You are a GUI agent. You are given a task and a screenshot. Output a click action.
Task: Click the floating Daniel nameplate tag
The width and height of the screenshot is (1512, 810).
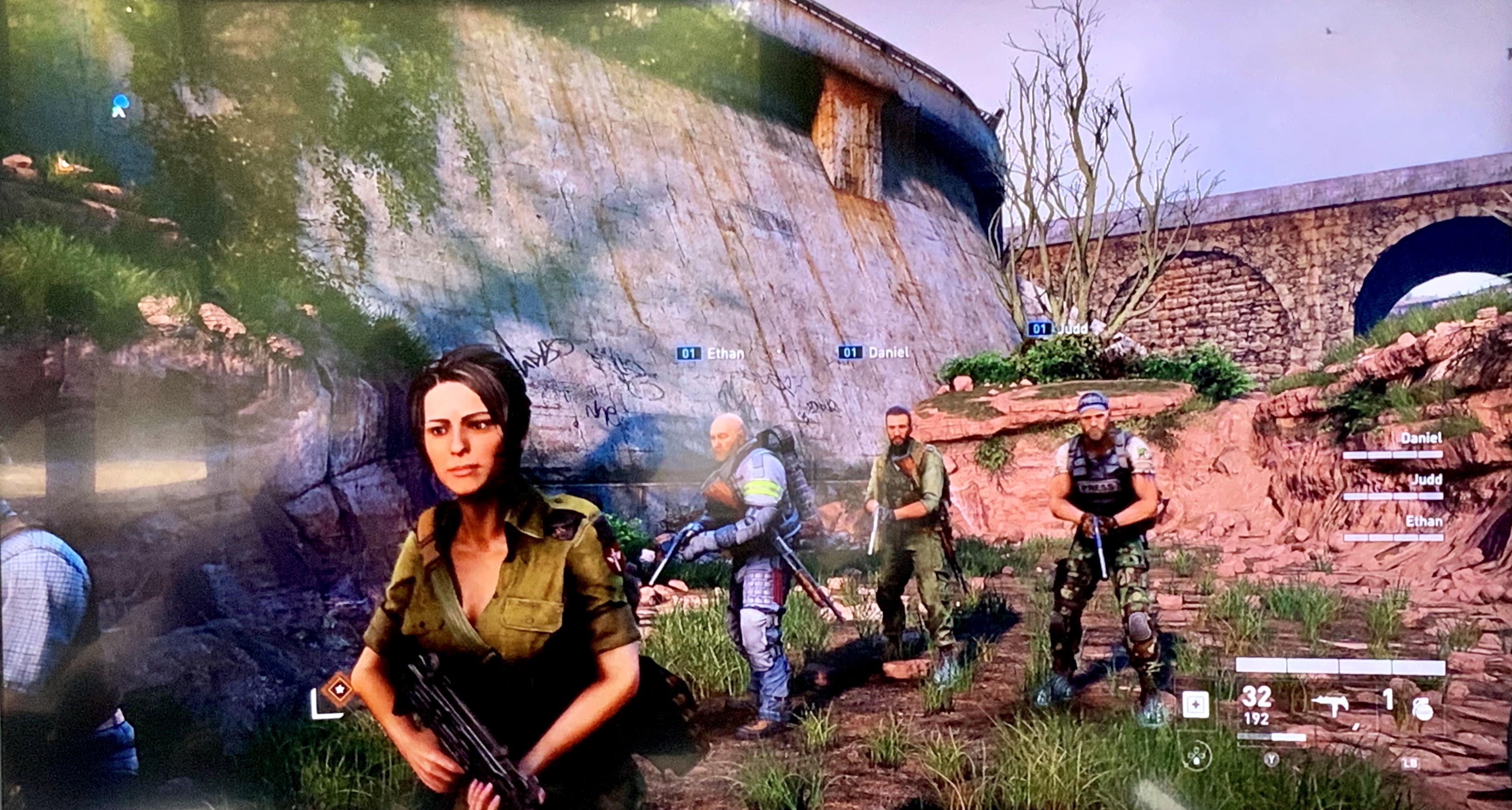coord(873,352)
